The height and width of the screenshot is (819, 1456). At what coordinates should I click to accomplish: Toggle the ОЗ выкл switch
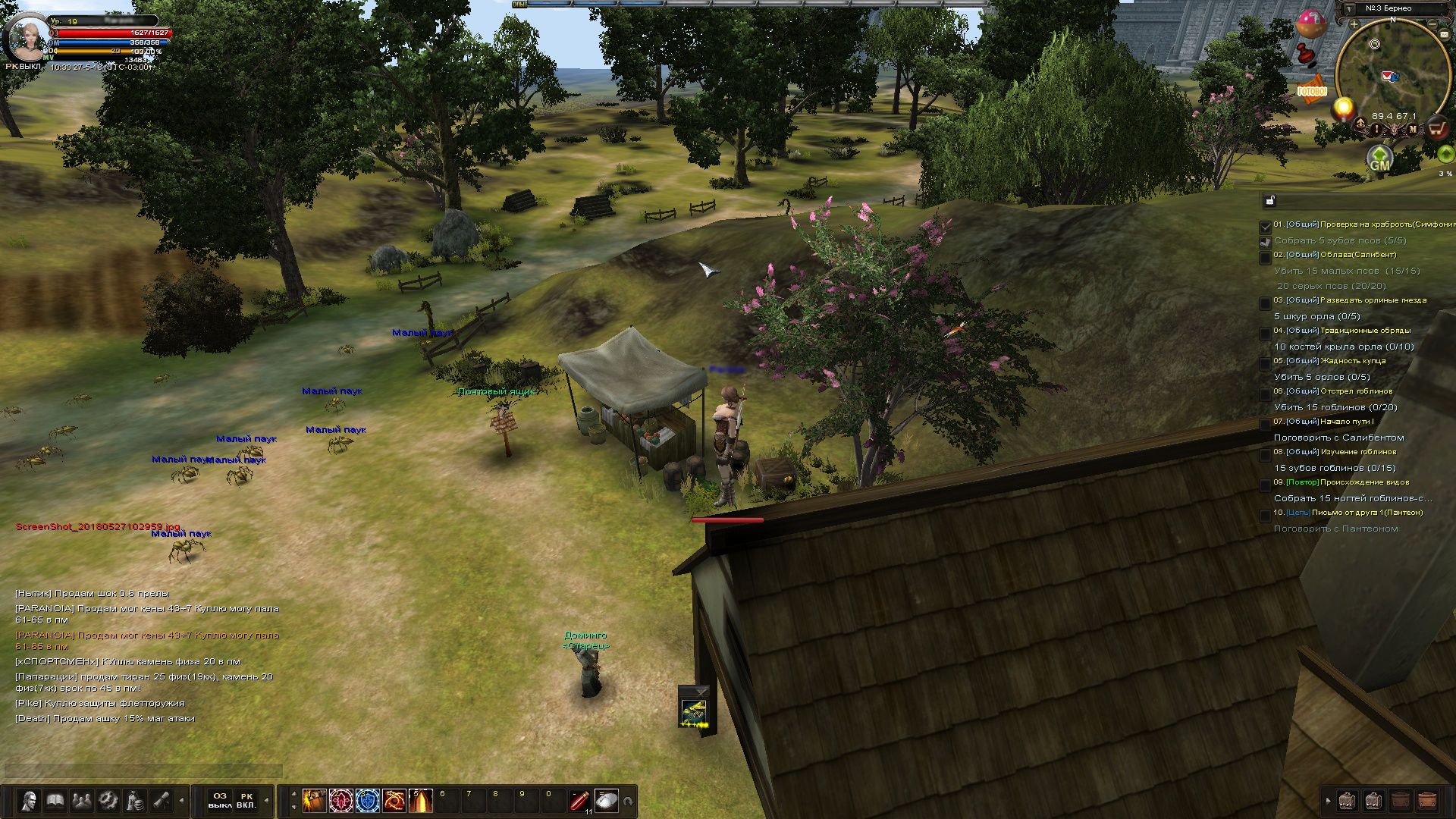pyautogui.click(x=219, y=802)
